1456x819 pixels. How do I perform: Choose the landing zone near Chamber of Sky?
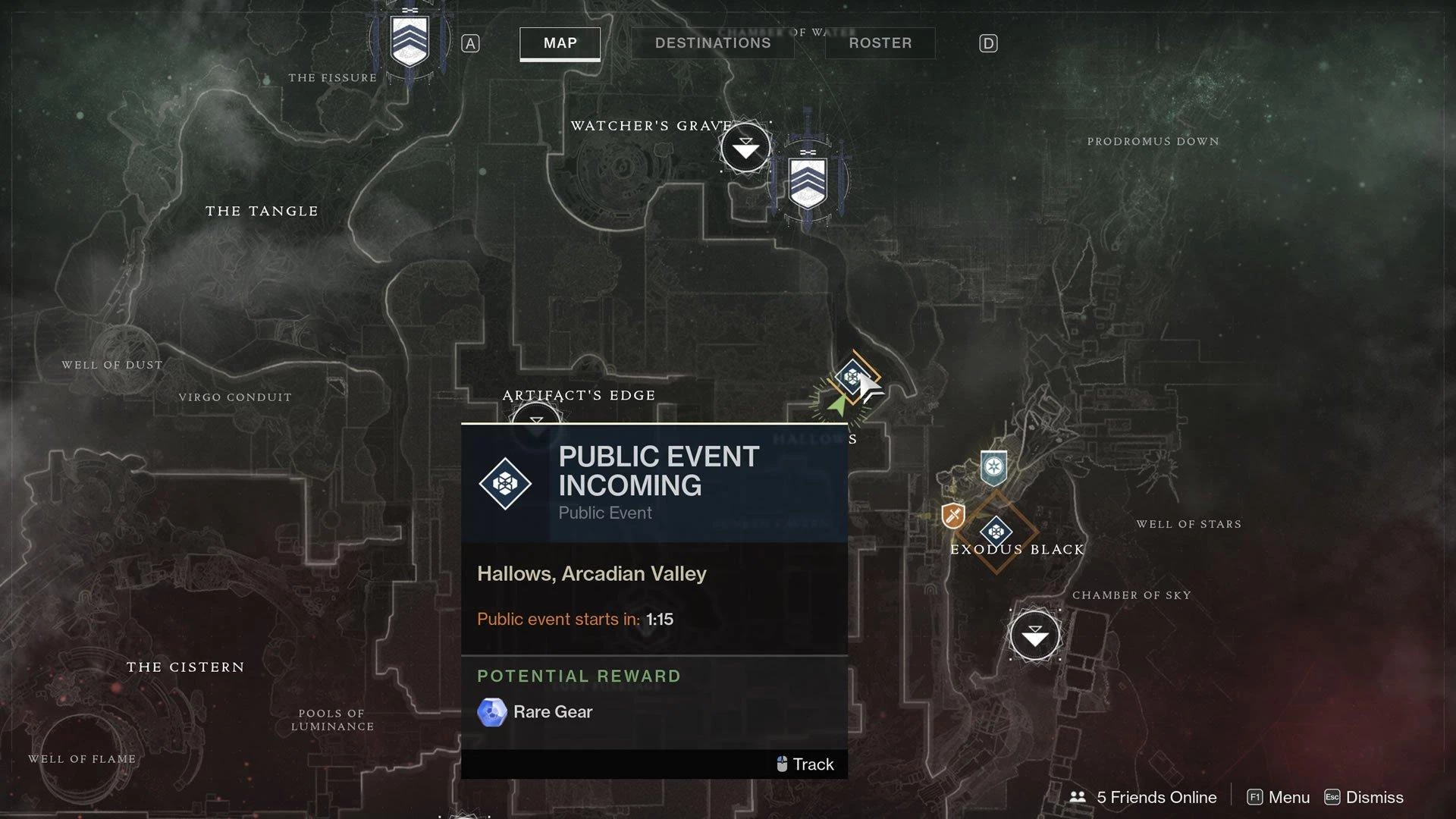tap(1034, 635)
